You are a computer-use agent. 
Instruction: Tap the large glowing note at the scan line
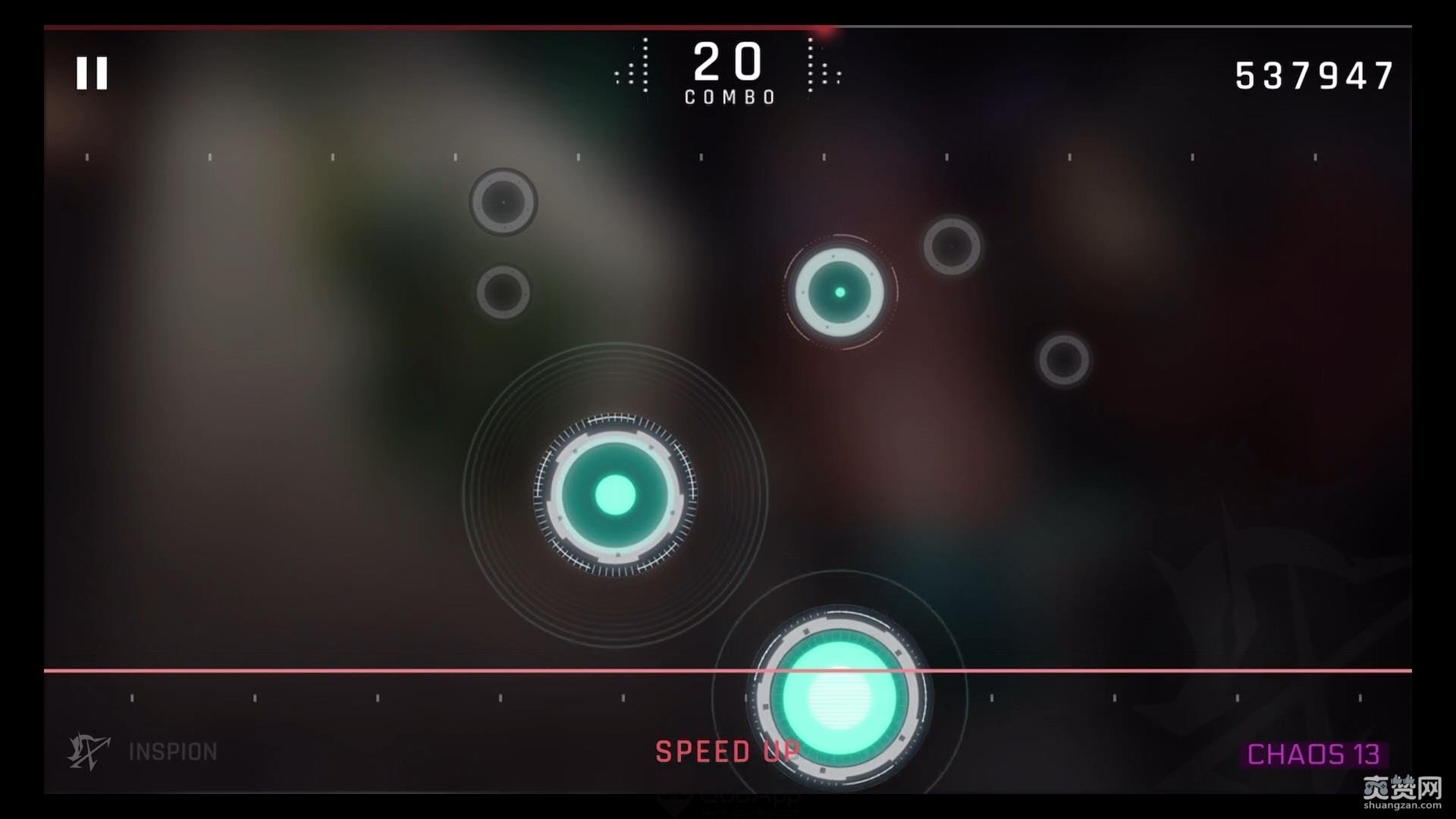(840, 698)
